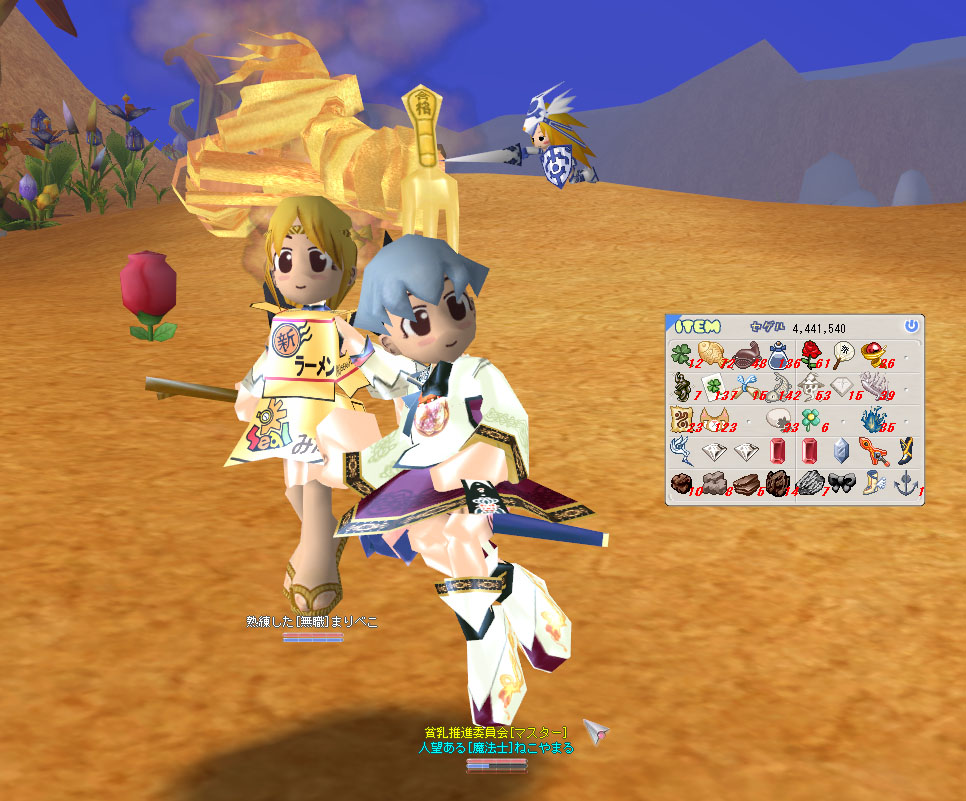Choose the red rose item

811,354
